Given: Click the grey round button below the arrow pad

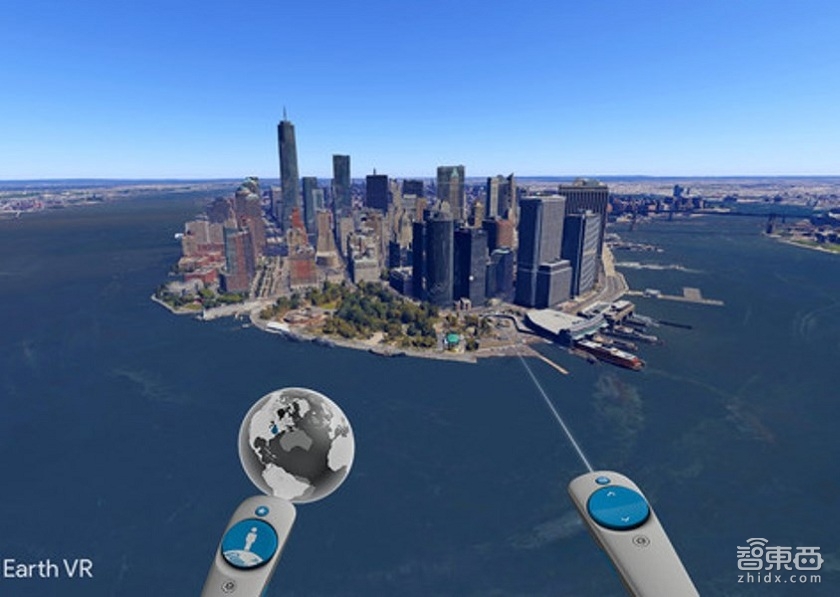Looking at the screenshot, I should [x=639, y=541].
